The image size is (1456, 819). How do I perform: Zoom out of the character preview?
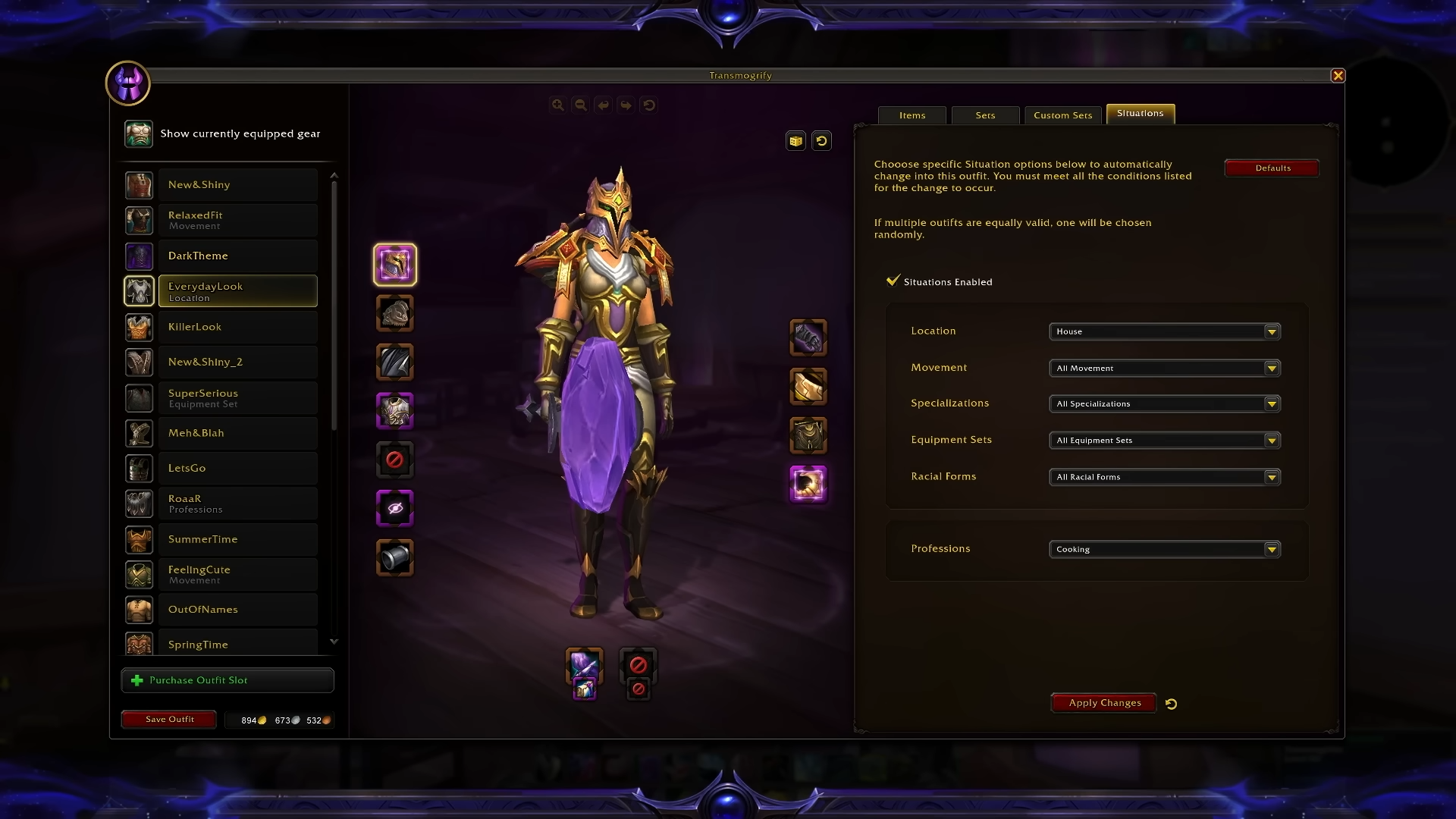point(581,105)
